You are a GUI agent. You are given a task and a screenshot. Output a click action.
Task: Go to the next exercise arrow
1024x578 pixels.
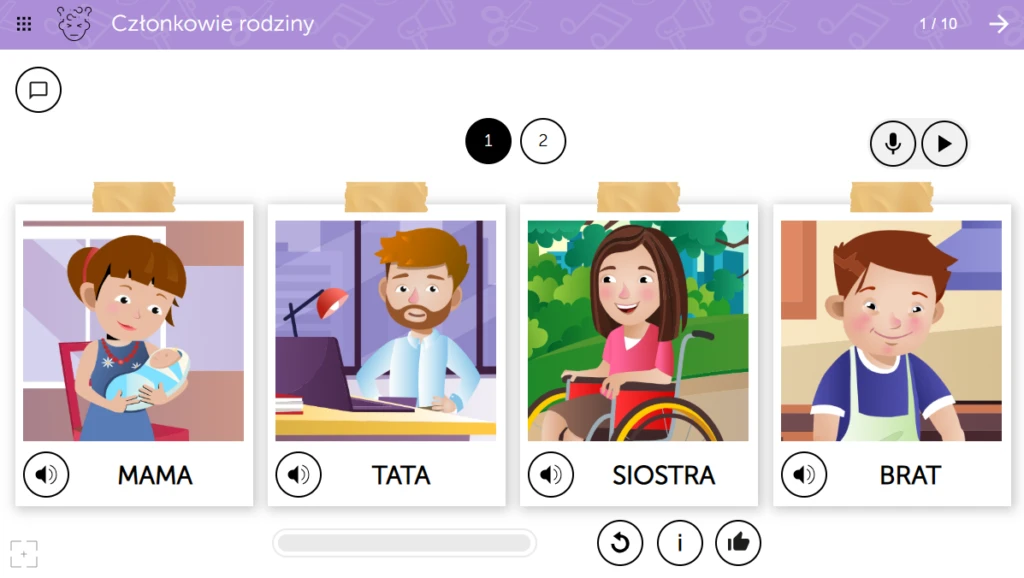(x=999, y=24)
